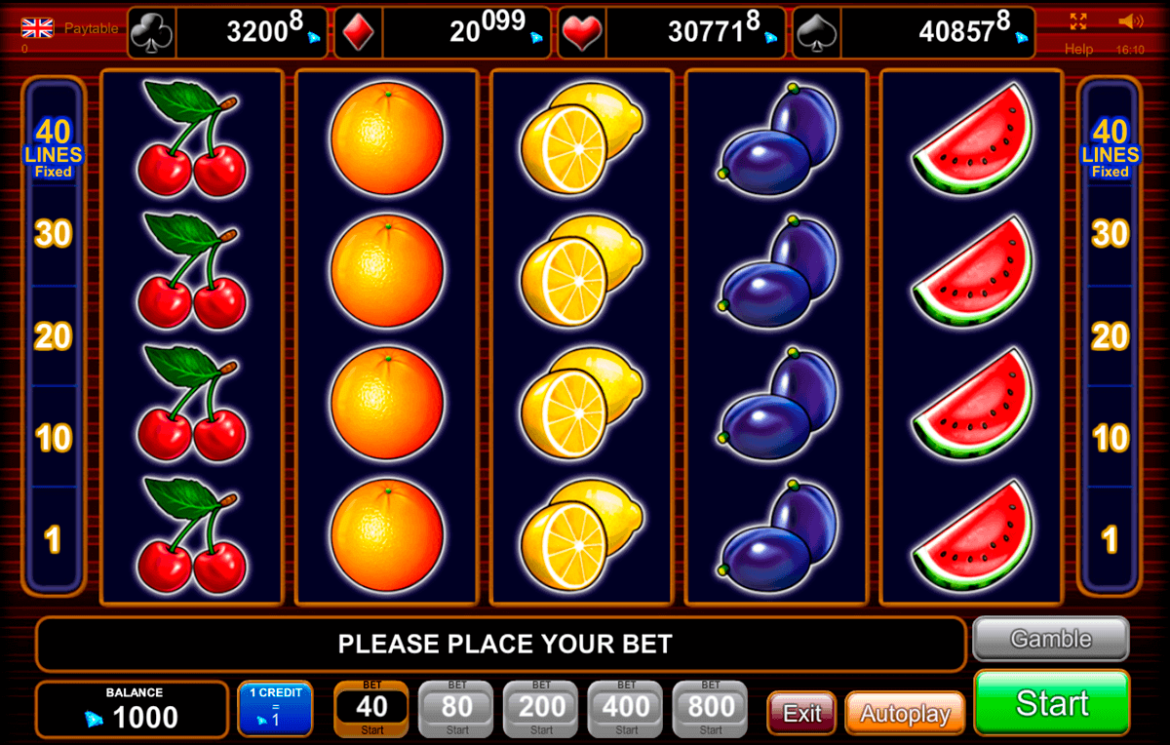Change the 1 Credit denomination
The height and width of the screenshot is (745, 1170).
click(275, 709)
